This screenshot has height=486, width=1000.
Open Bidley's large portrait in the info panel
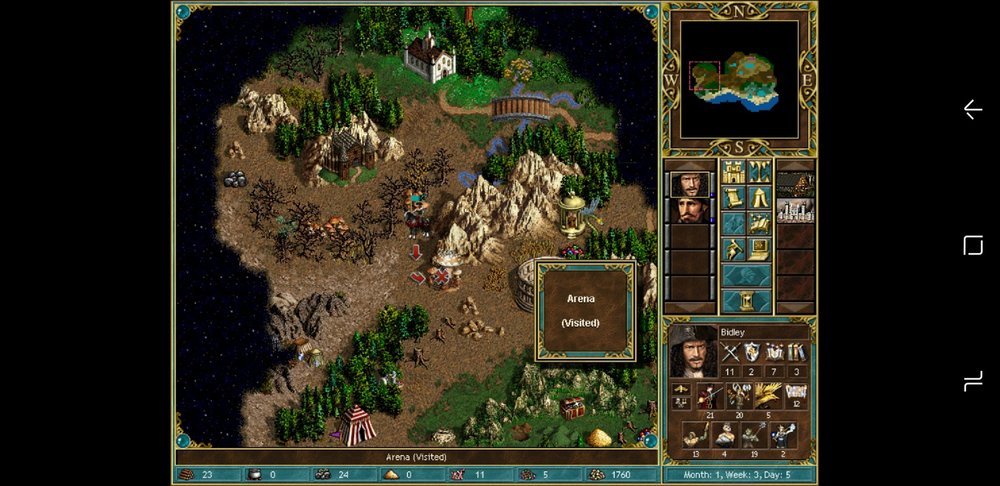[x=694, y=351]
